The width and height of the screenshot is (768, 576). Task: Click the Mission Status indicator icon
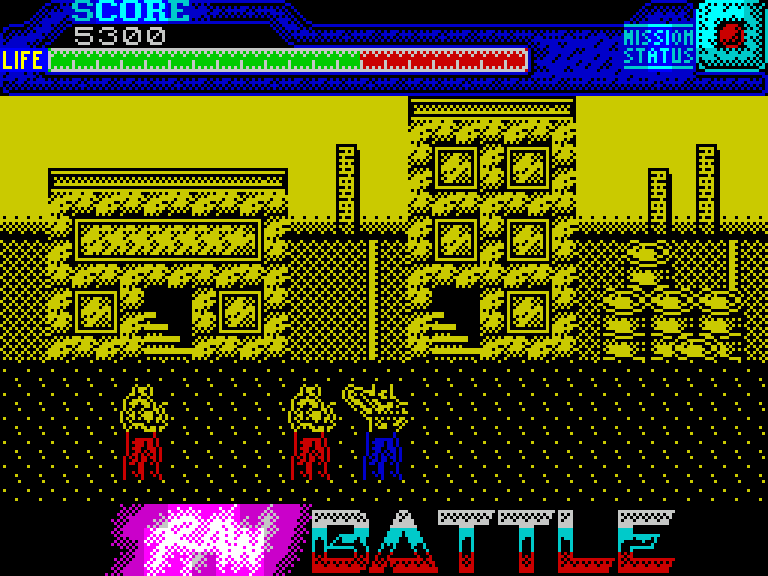[730, 36]
